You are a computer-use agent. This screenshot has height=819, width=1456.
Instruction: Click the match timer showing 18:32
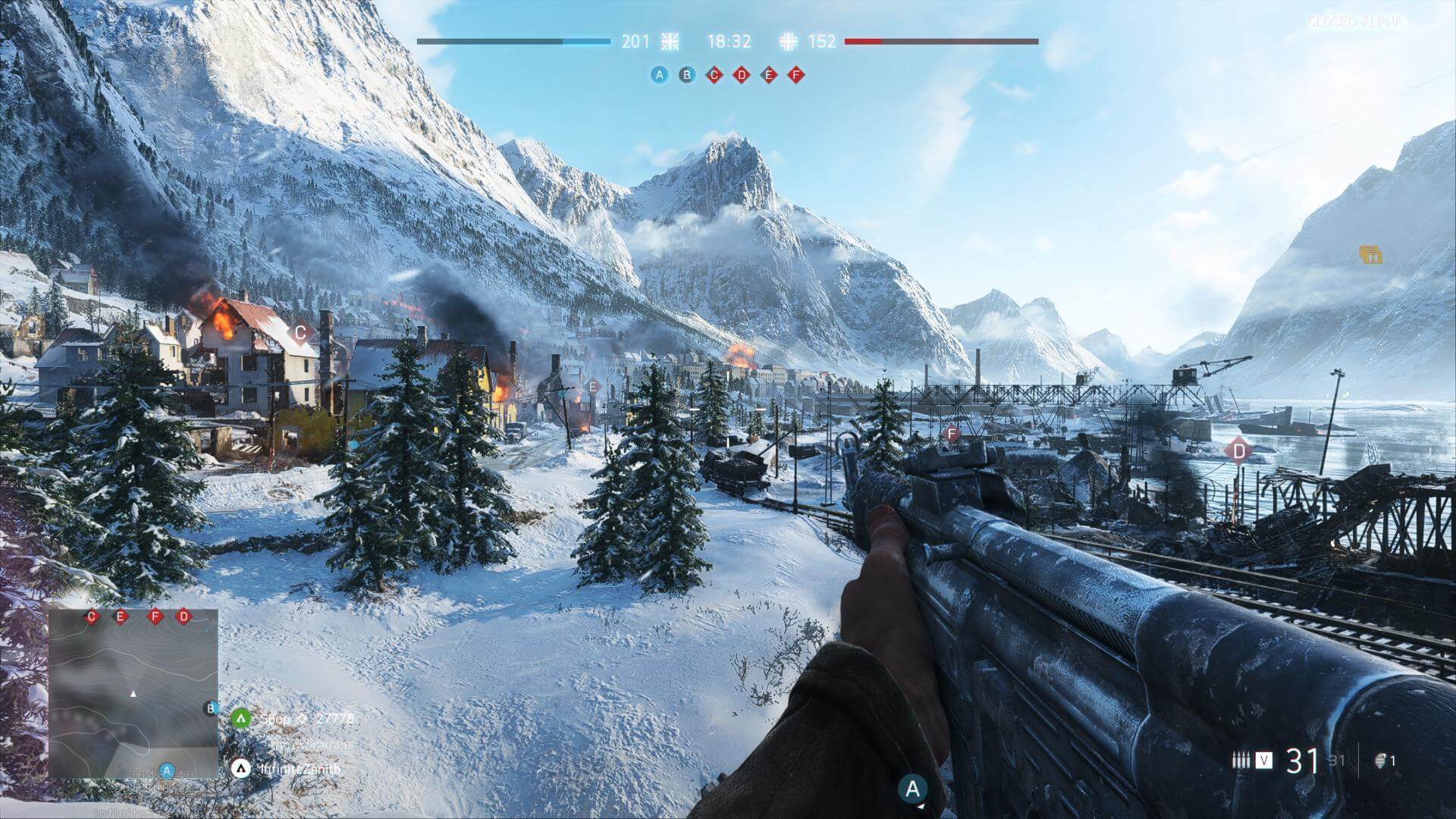[730, 42]
